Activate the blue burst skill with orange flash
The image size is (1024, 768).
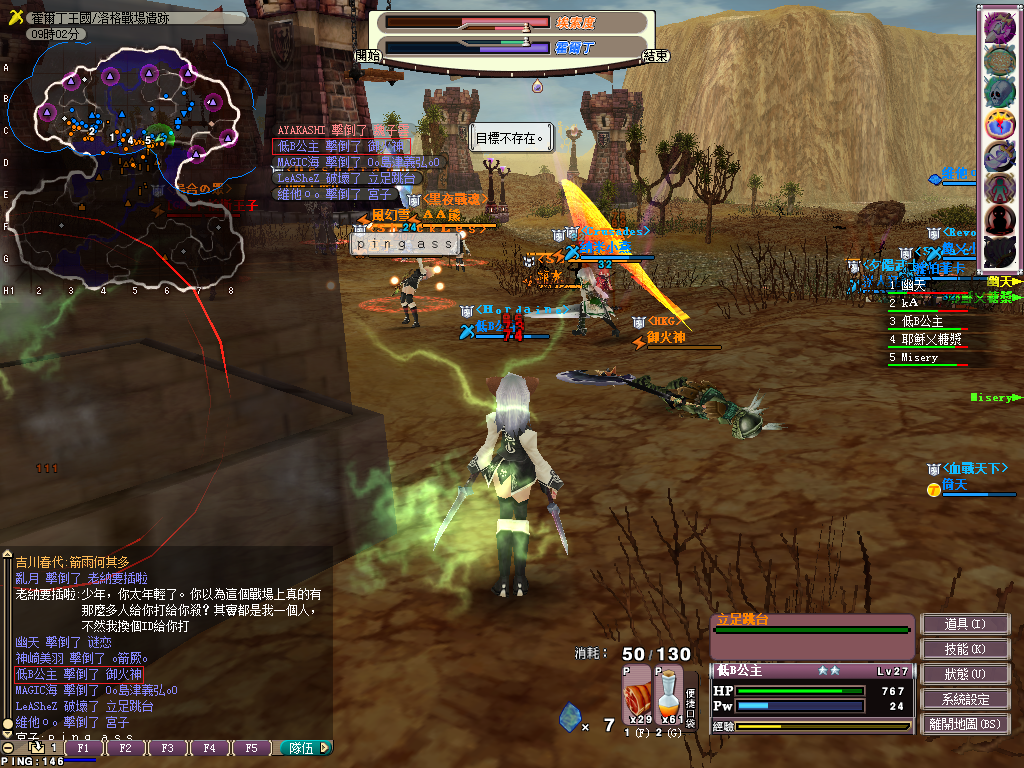(x=999, y=124)
